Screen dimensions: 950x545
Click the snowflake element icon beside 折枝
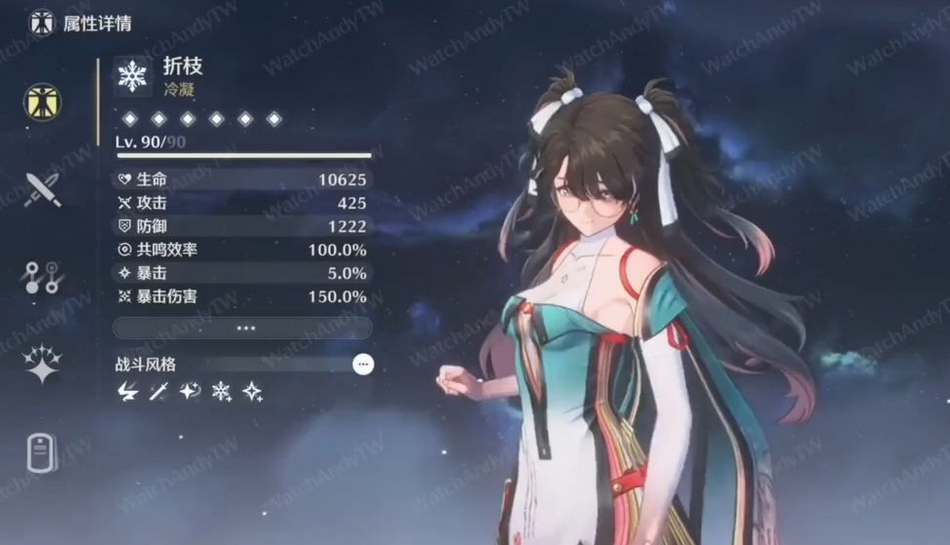(x=132, y=75)
